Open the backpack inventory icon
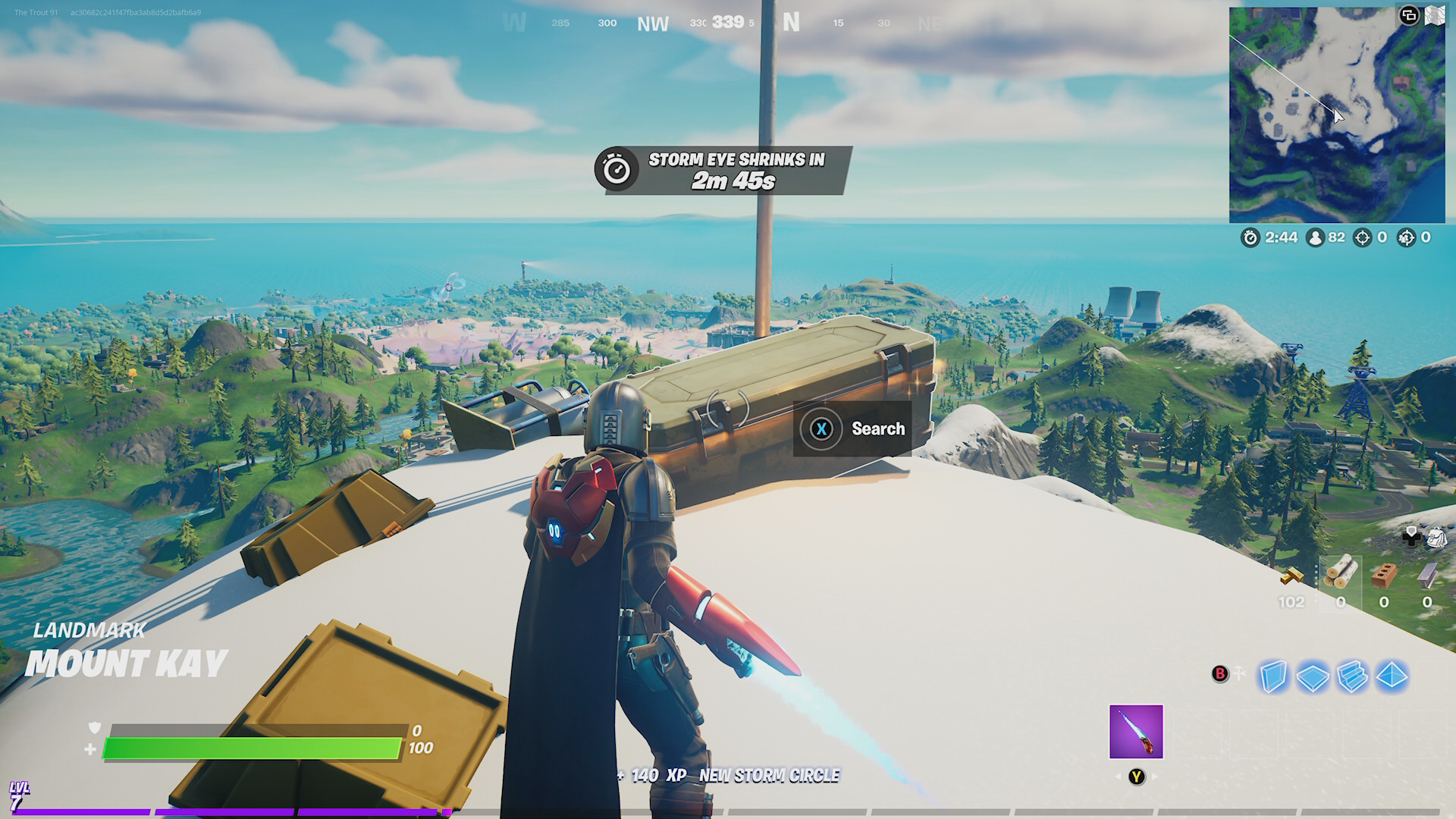 tap(1436, 538)
